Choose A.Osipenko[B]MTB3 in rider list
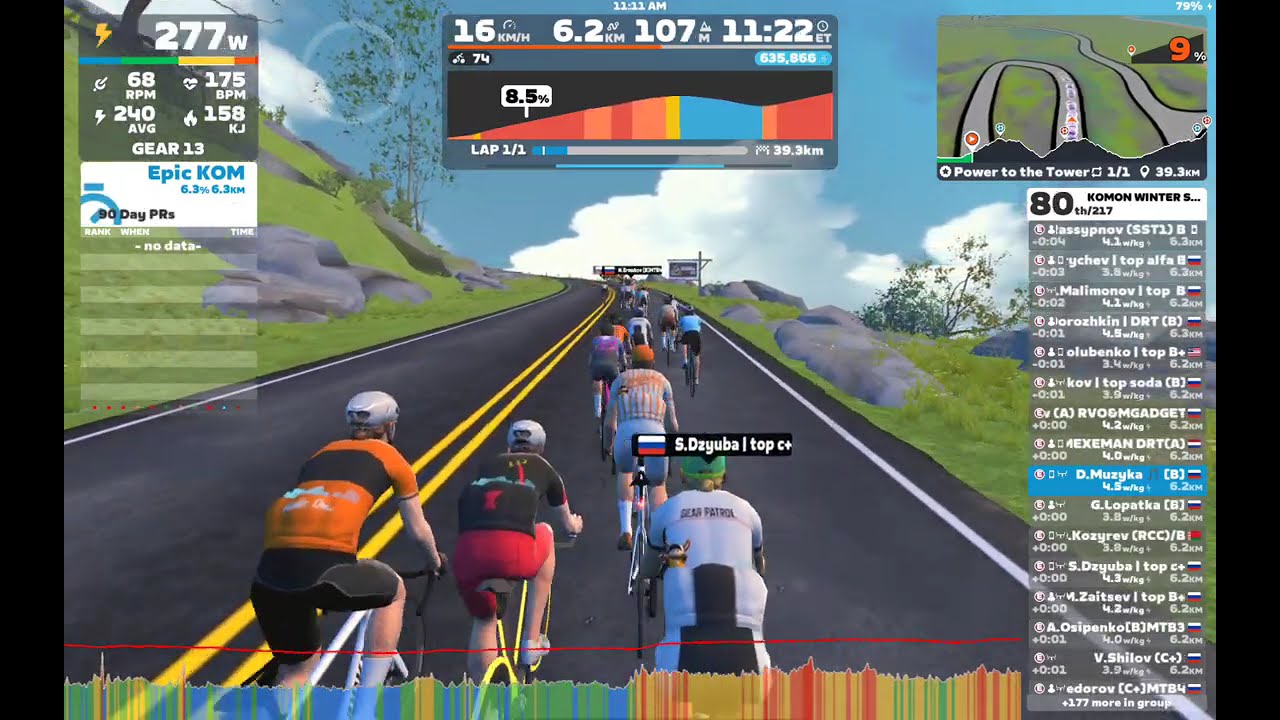The image size is (1280, 720). [x=1117, y=633]
